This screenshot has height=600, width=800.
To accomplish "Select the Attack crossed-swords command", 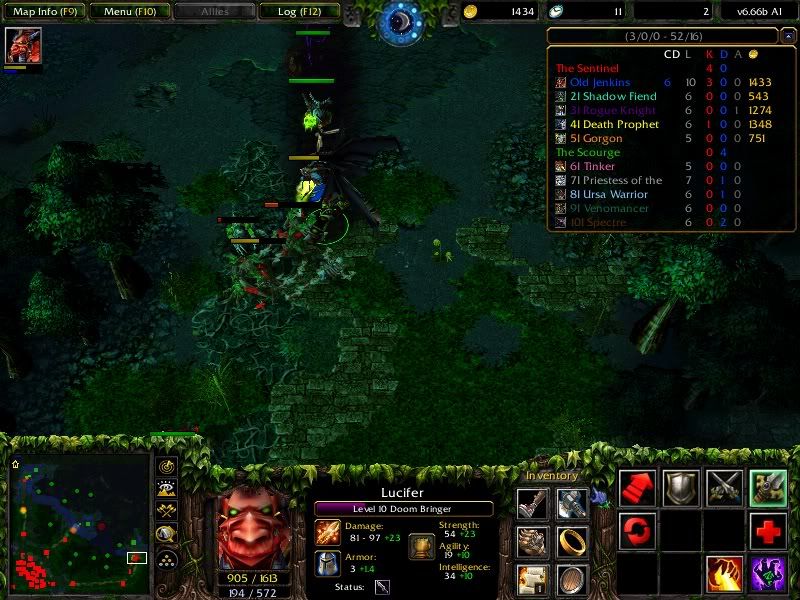I will [x=725, y=487].
